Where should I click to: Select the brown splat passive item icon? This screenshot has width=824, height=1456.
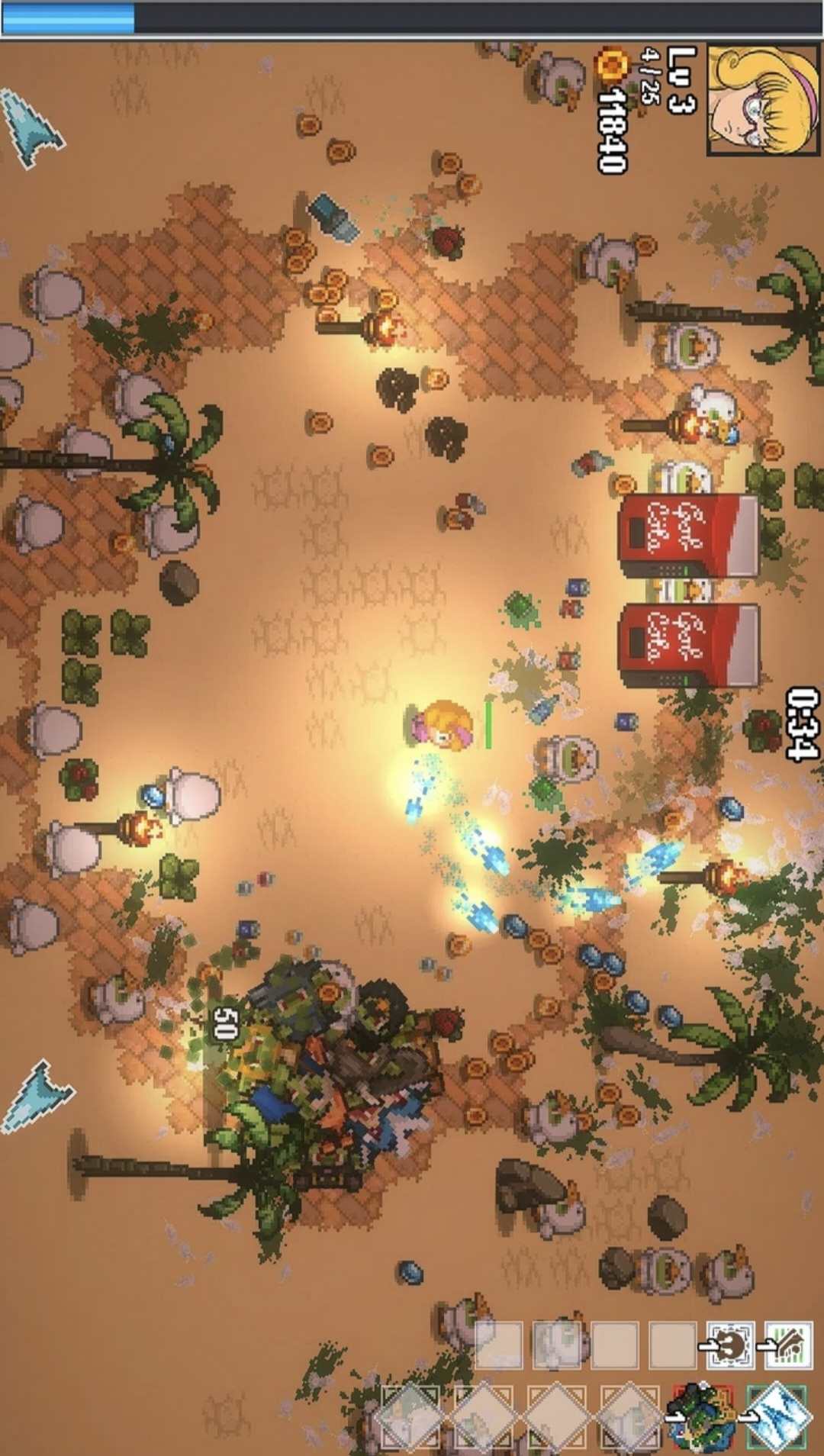[730, 1345]
